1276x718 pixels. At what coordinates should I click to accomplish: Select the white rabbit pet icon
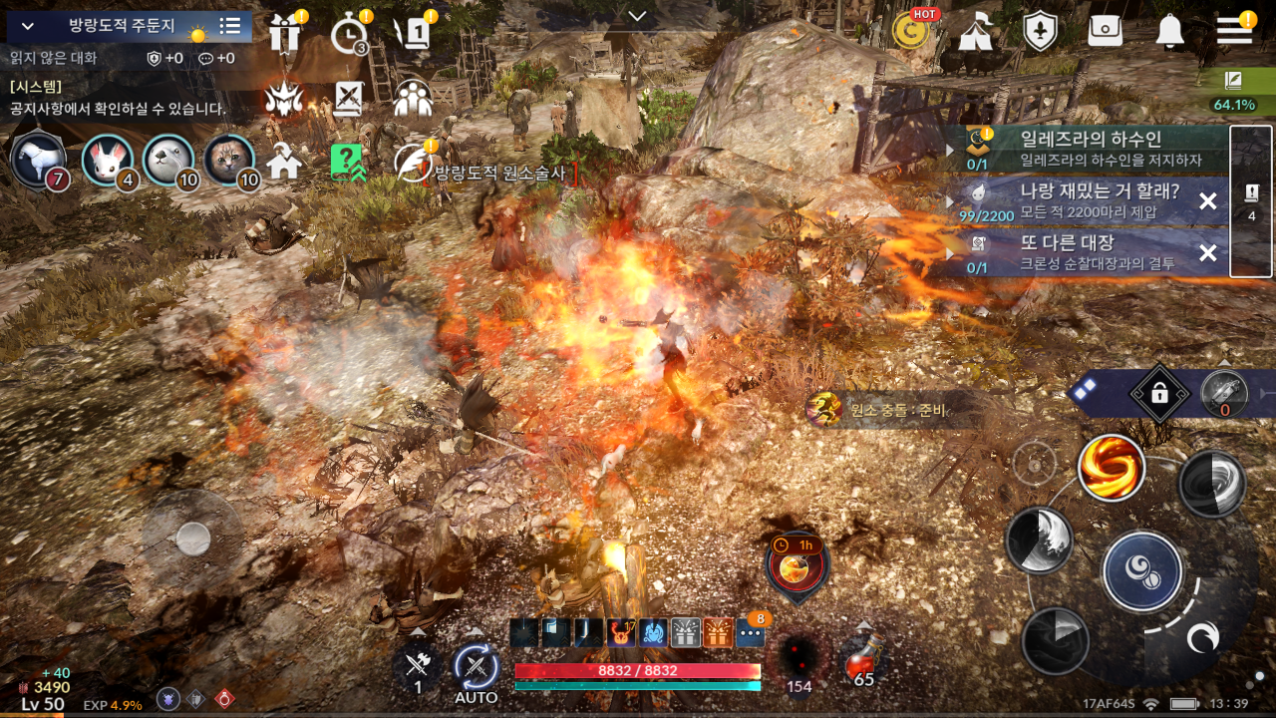tap(108, 159)
